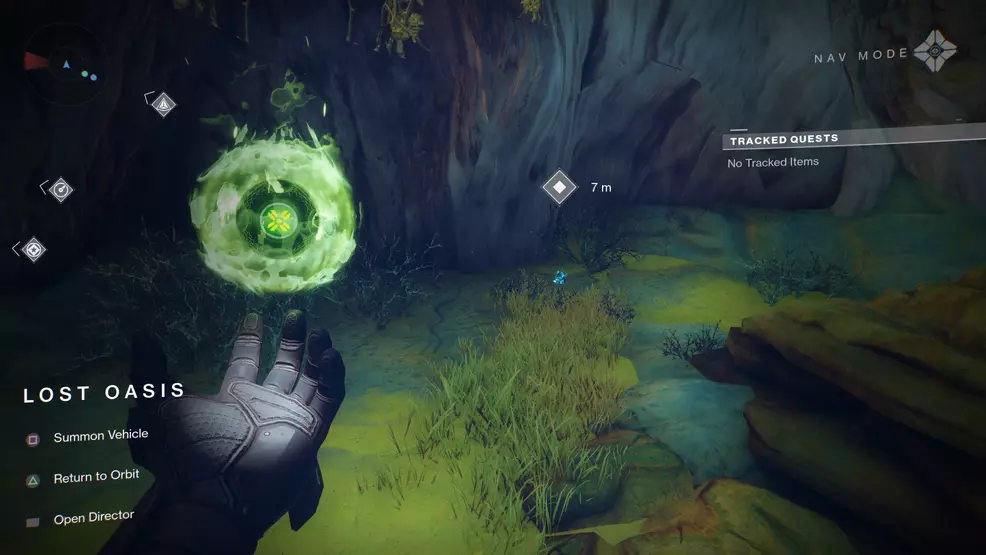
Task: Choose Return to Orbit
Action: coord(96,477)
